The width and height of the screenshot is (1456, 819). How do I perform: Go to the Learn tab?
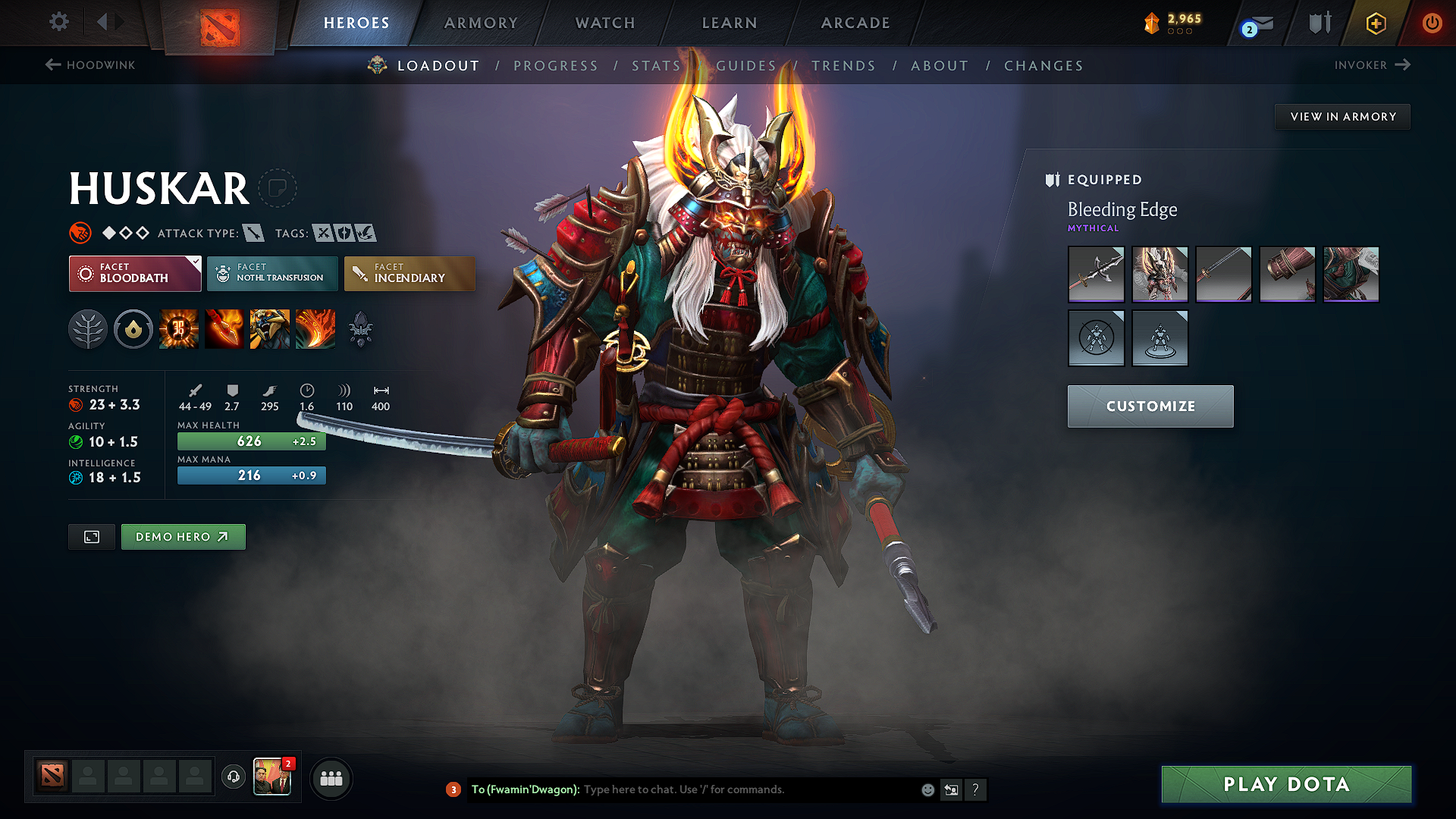click(x=730, y=23)
